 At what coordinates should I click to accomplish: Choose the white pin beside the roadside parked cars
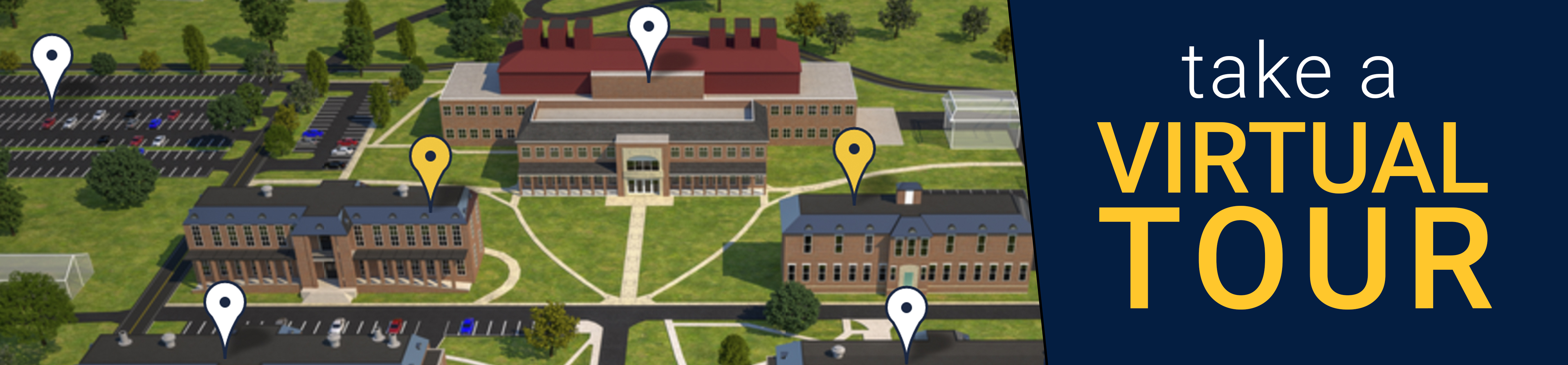(225, 305)
